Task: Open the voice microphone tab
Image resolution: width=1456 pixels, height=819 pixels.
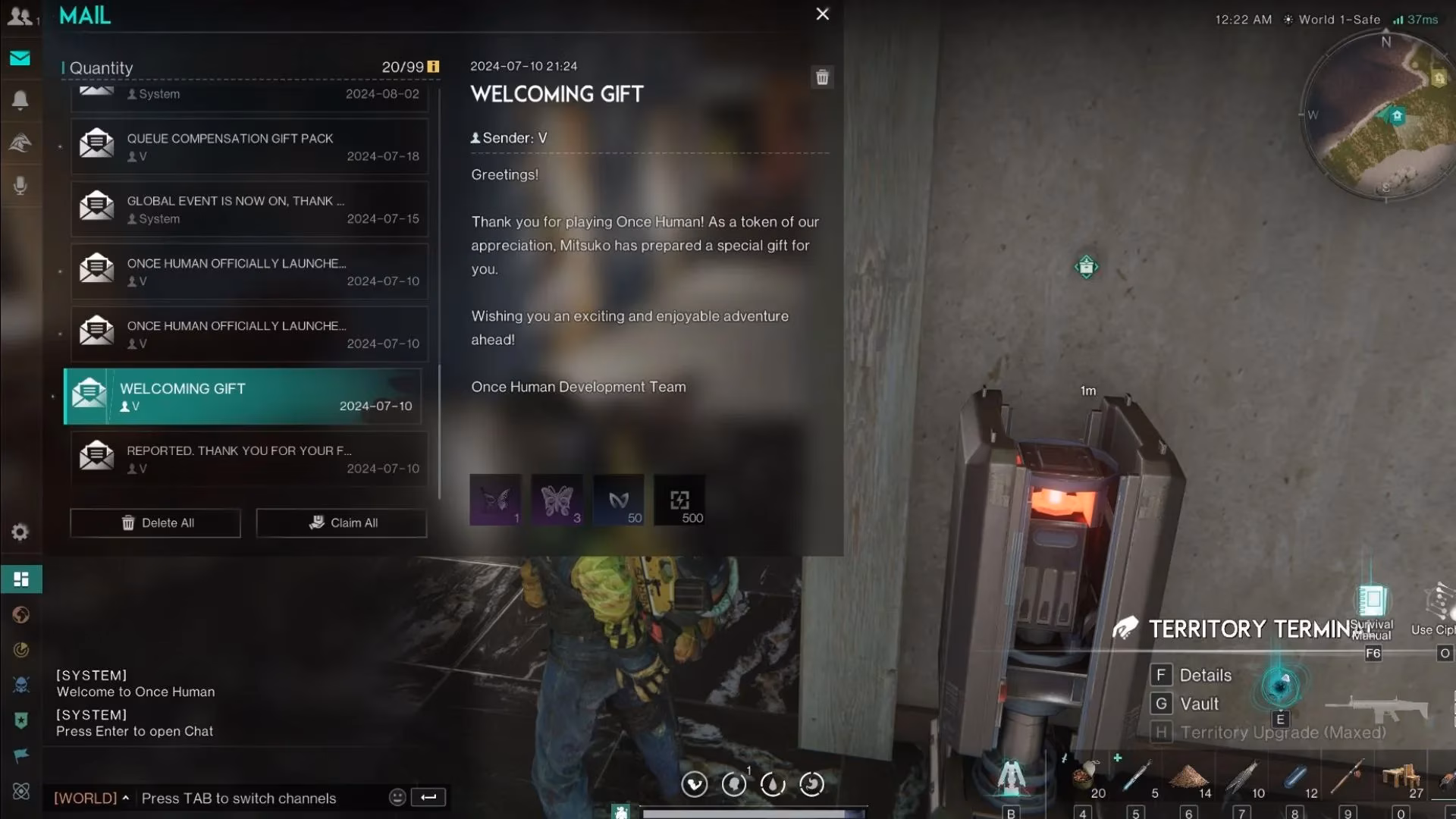Action: point(20,185)
